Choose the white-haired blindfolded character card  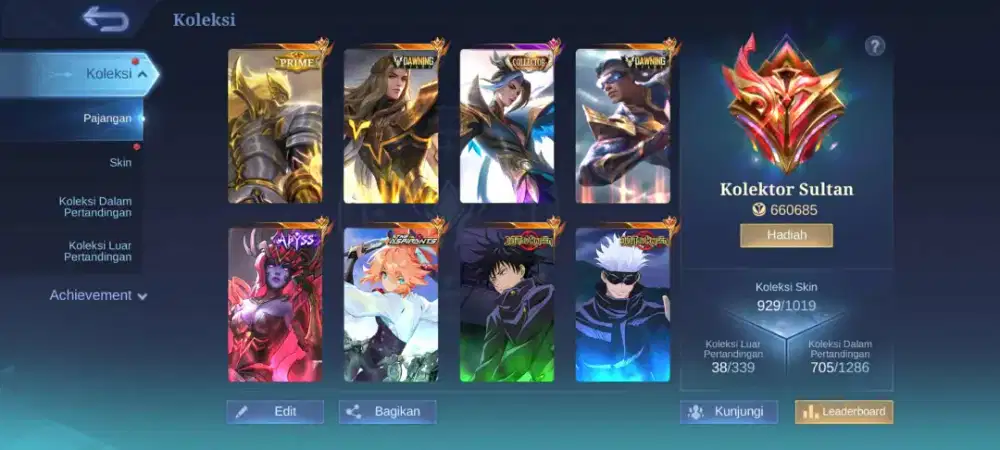pyautogui.click(x=623, y=304)
